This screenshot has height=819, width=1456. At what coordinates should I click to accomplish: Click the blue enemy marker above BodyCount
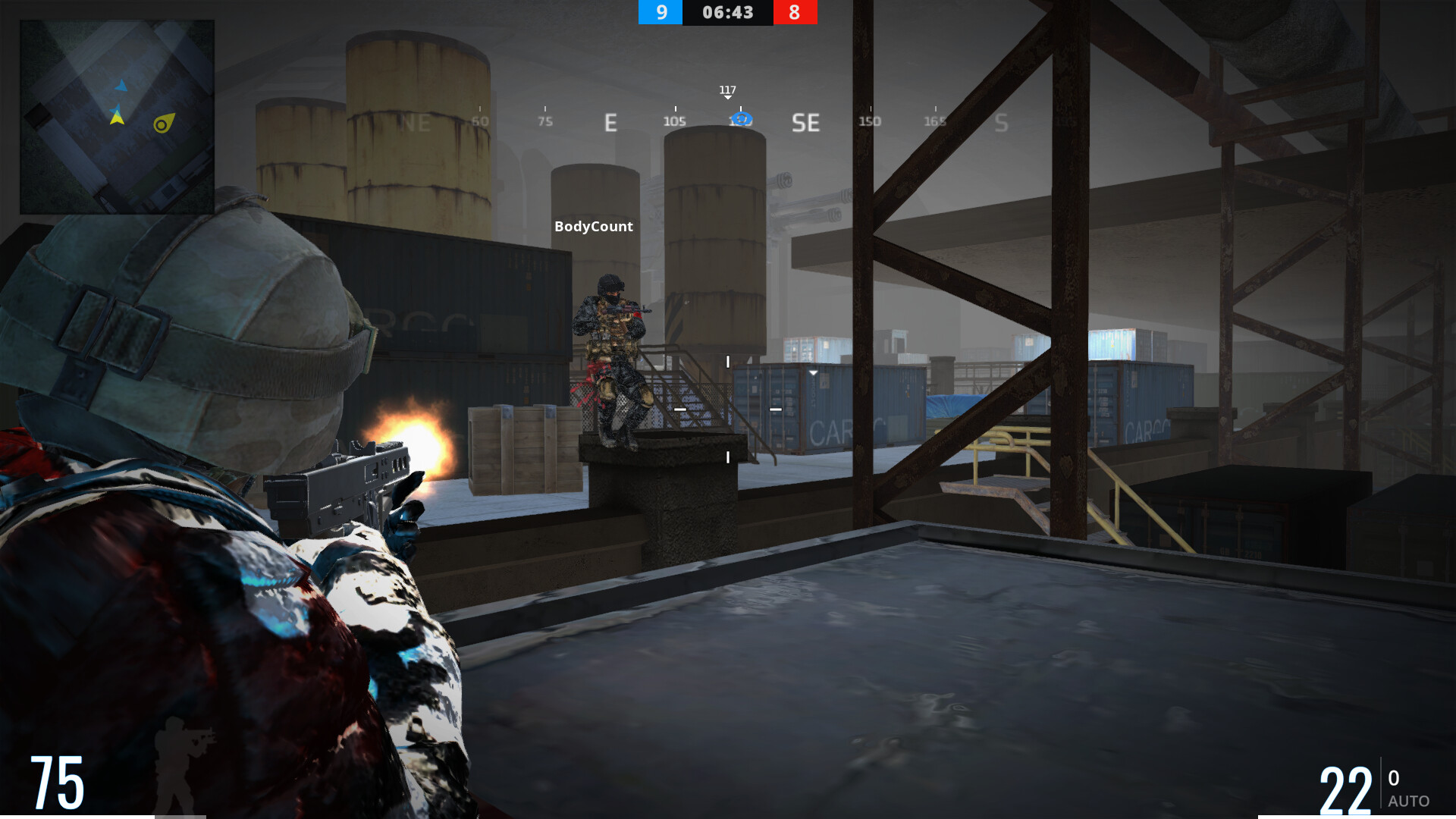[x=741, y=118]
